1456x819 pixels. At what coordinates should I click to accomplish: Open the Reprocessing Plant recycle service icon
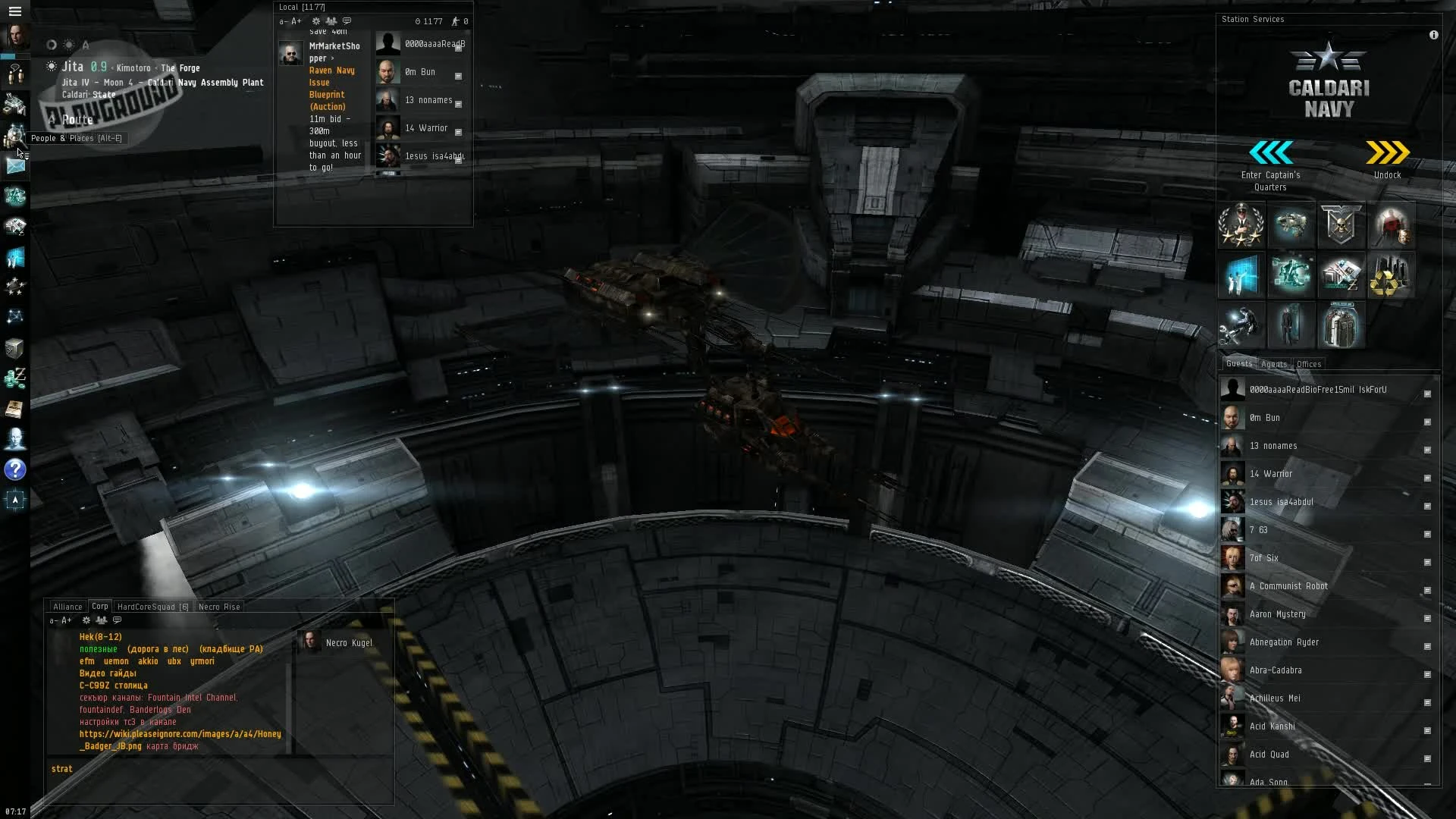pyautogui.click(x=1392, y=275)
